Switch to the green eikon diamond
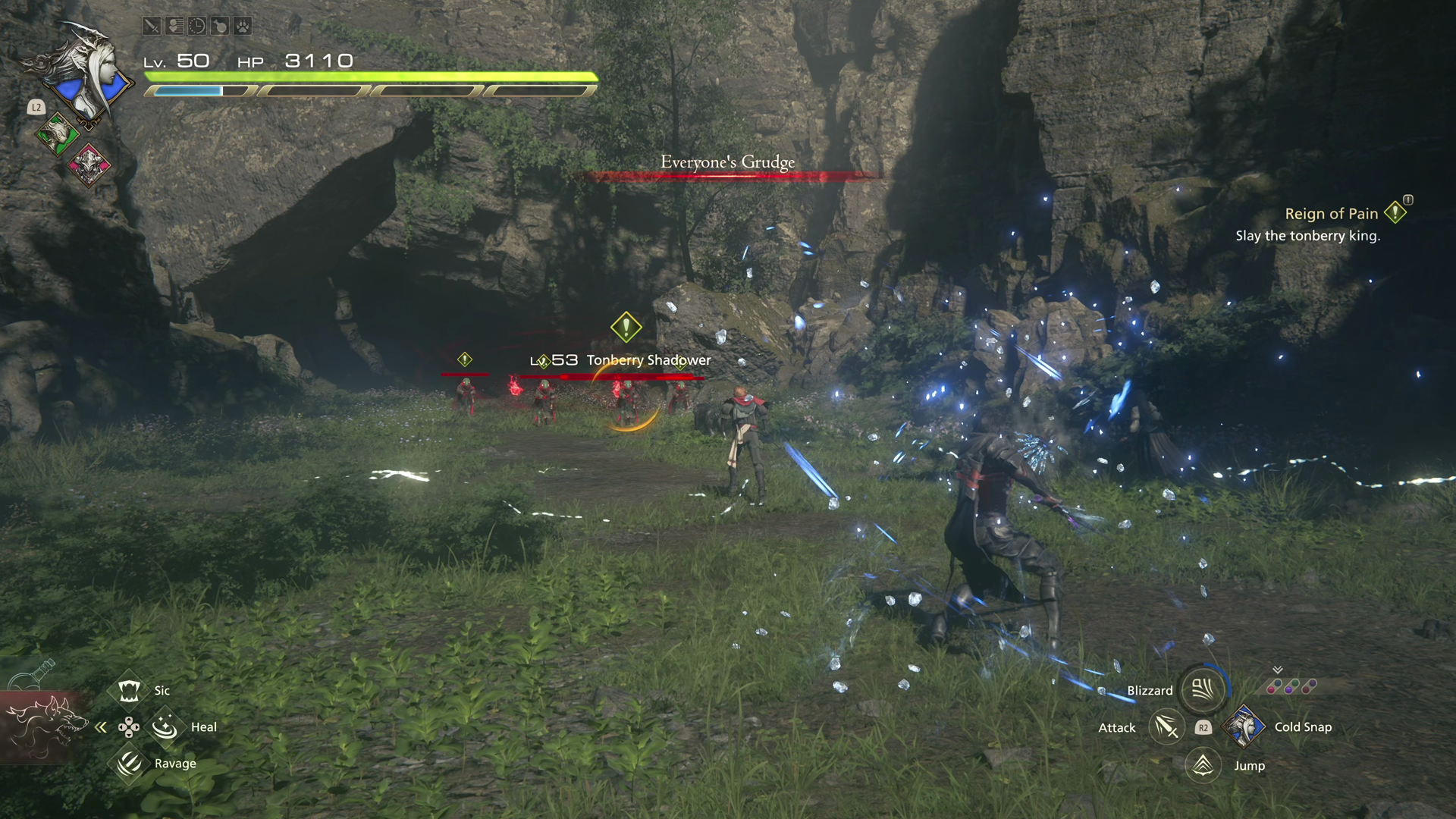This screenshot has width=1456, height=819. (58, 135)
